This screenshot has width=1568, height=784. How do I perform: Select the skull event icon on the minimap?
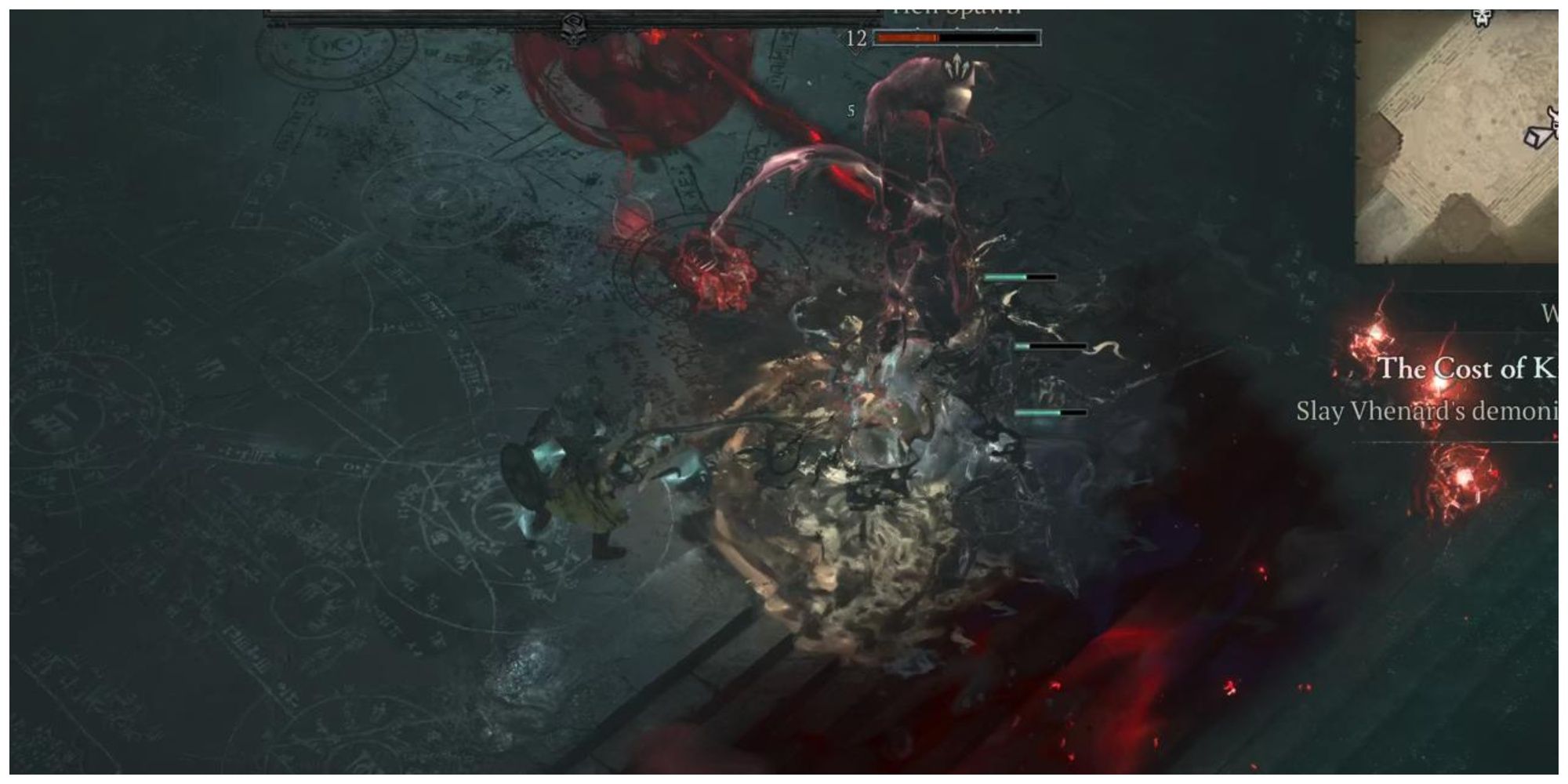(x=1482, y=17)
